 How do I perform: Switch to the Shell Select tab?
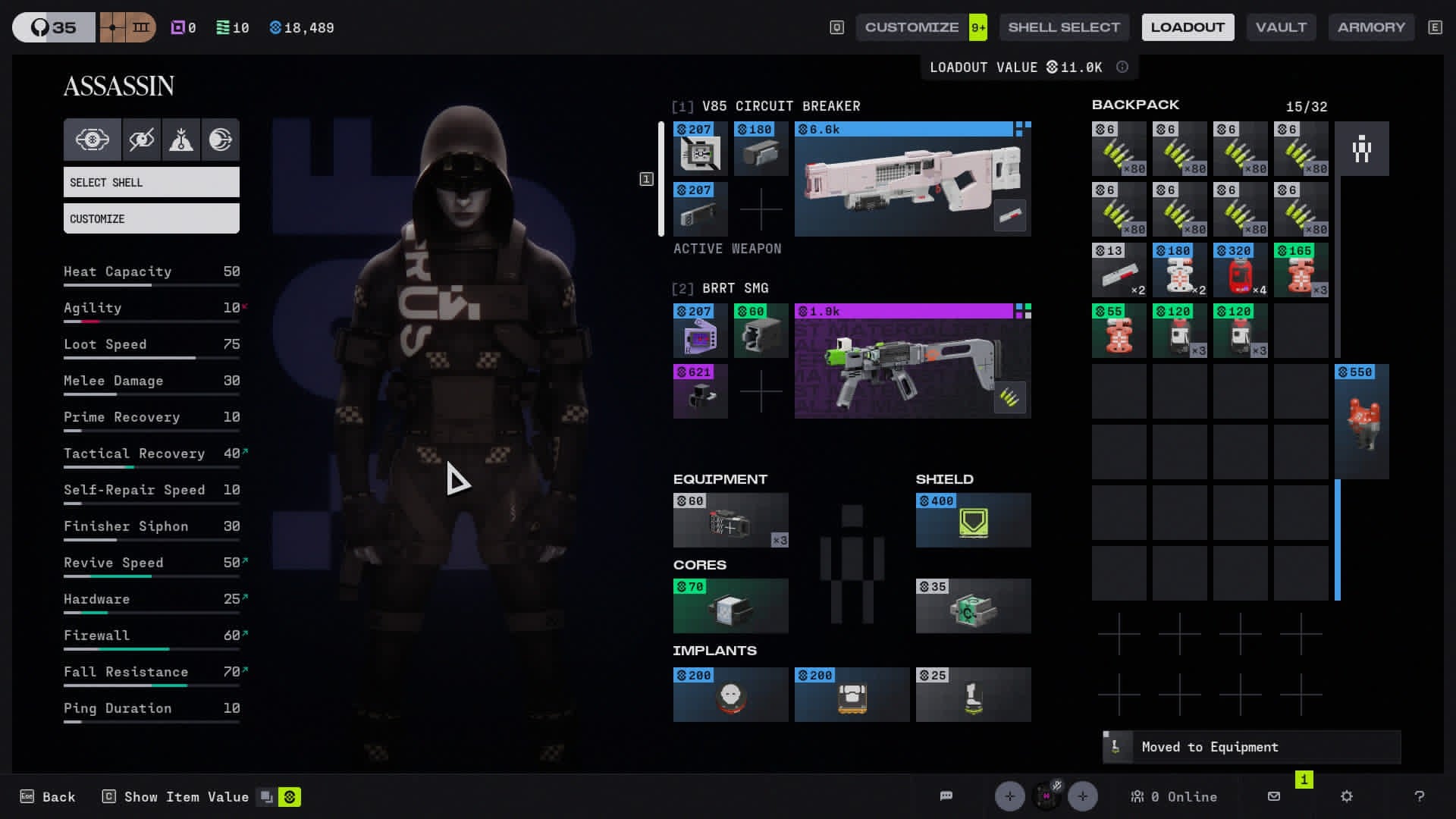(1063, 27)
